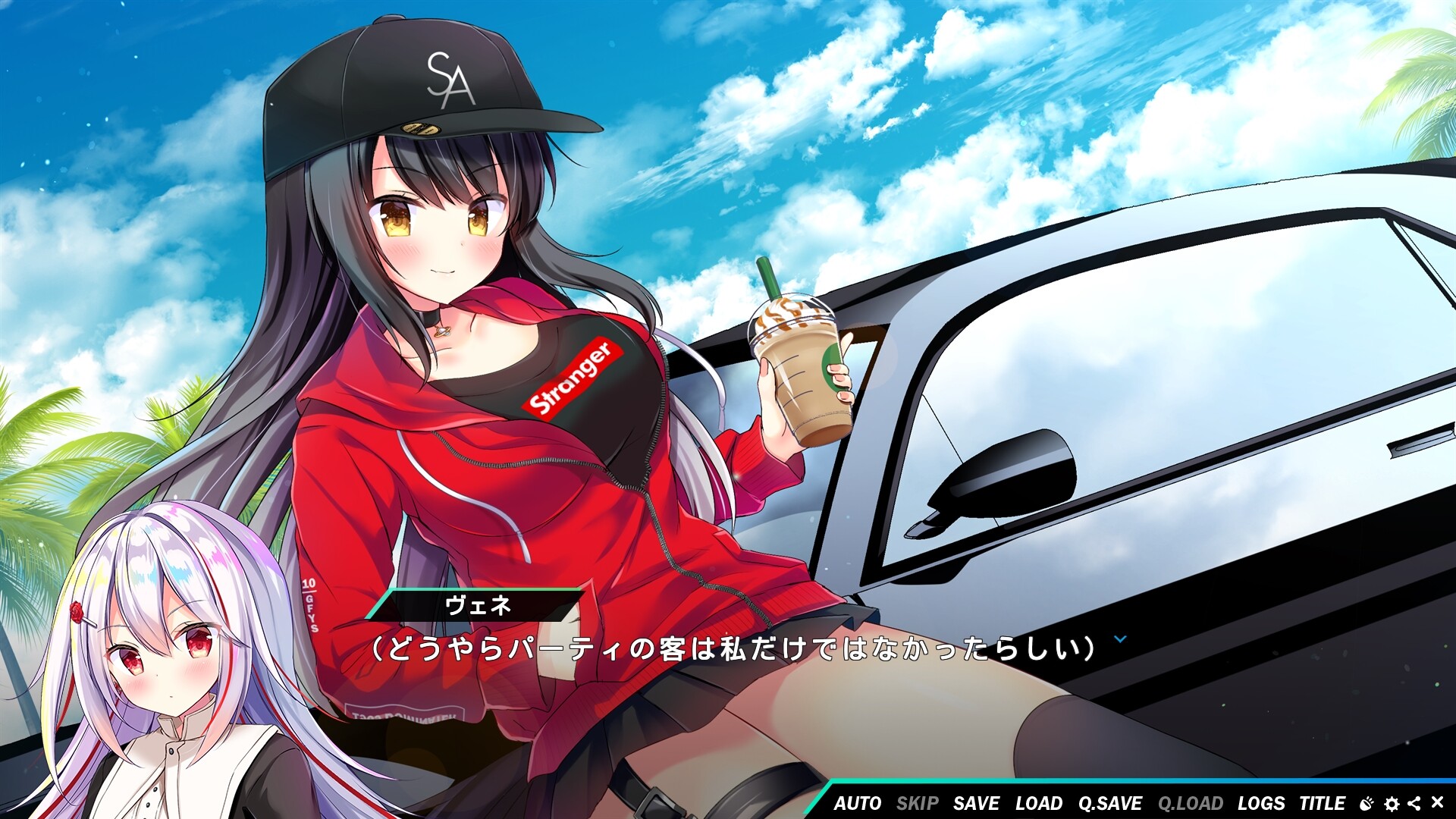Open the LOAD menu
1456x819 pixels.
point(1038,803)
